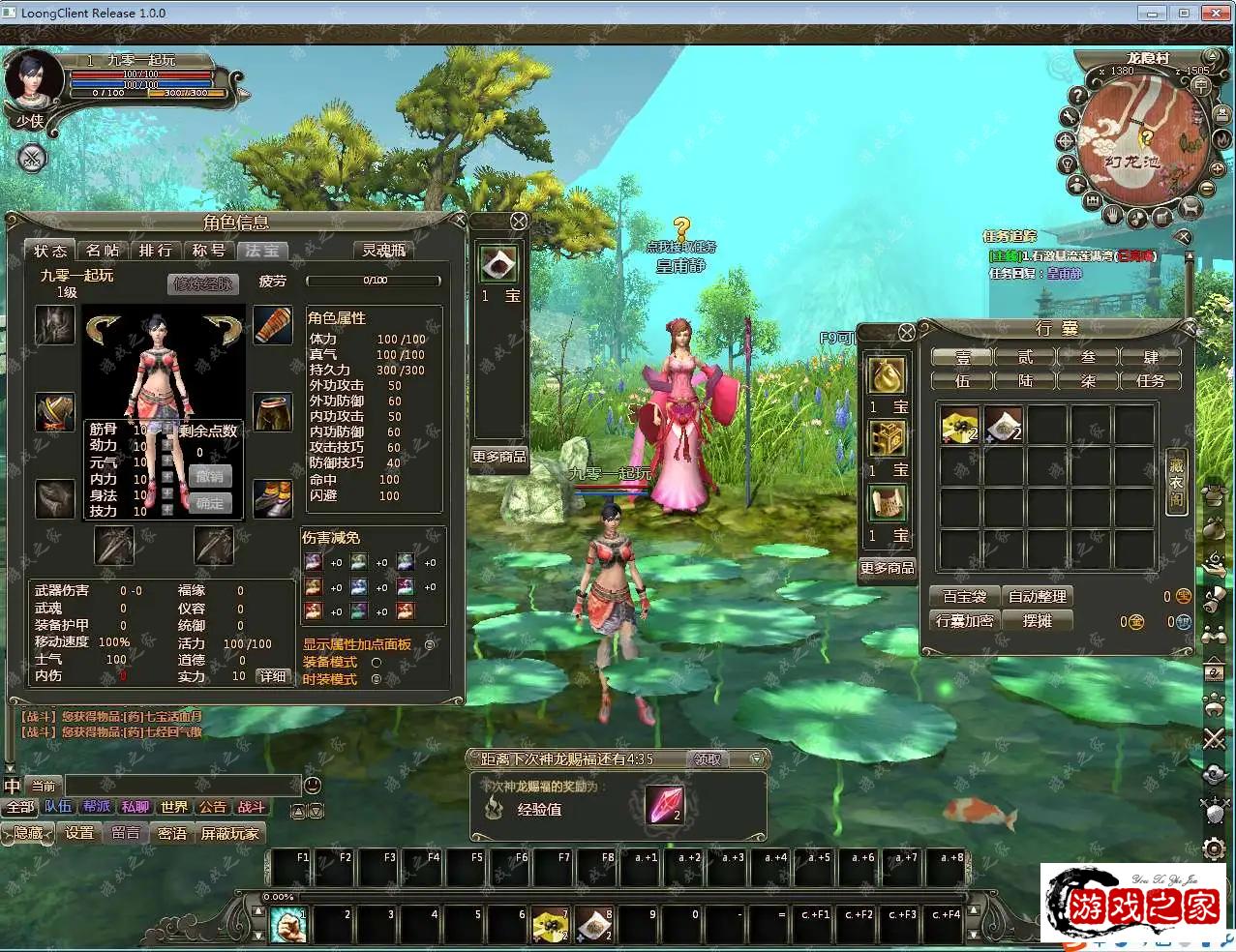Click the 详细 details button
This screenshot has width=1236, height=952.
click(273, 676)
